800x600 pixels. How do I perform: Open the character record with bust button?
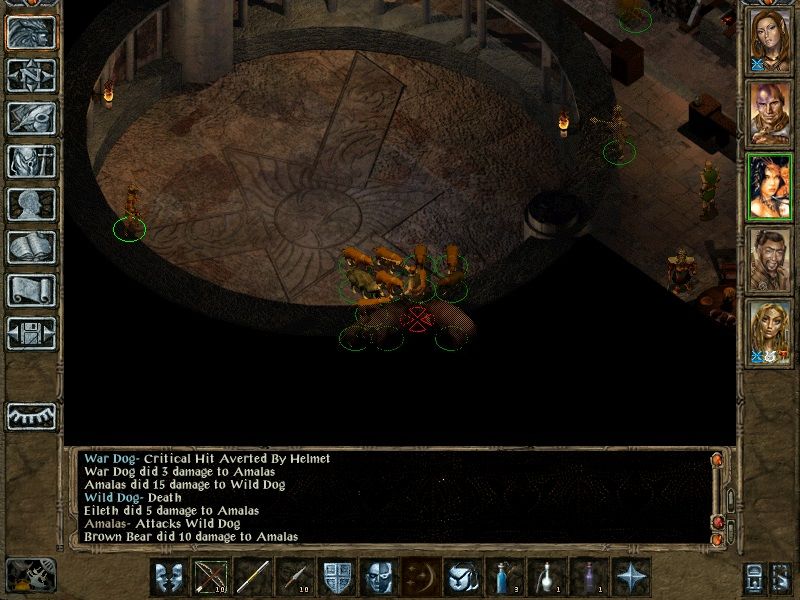pyautogui.click(x=31, y=204)
